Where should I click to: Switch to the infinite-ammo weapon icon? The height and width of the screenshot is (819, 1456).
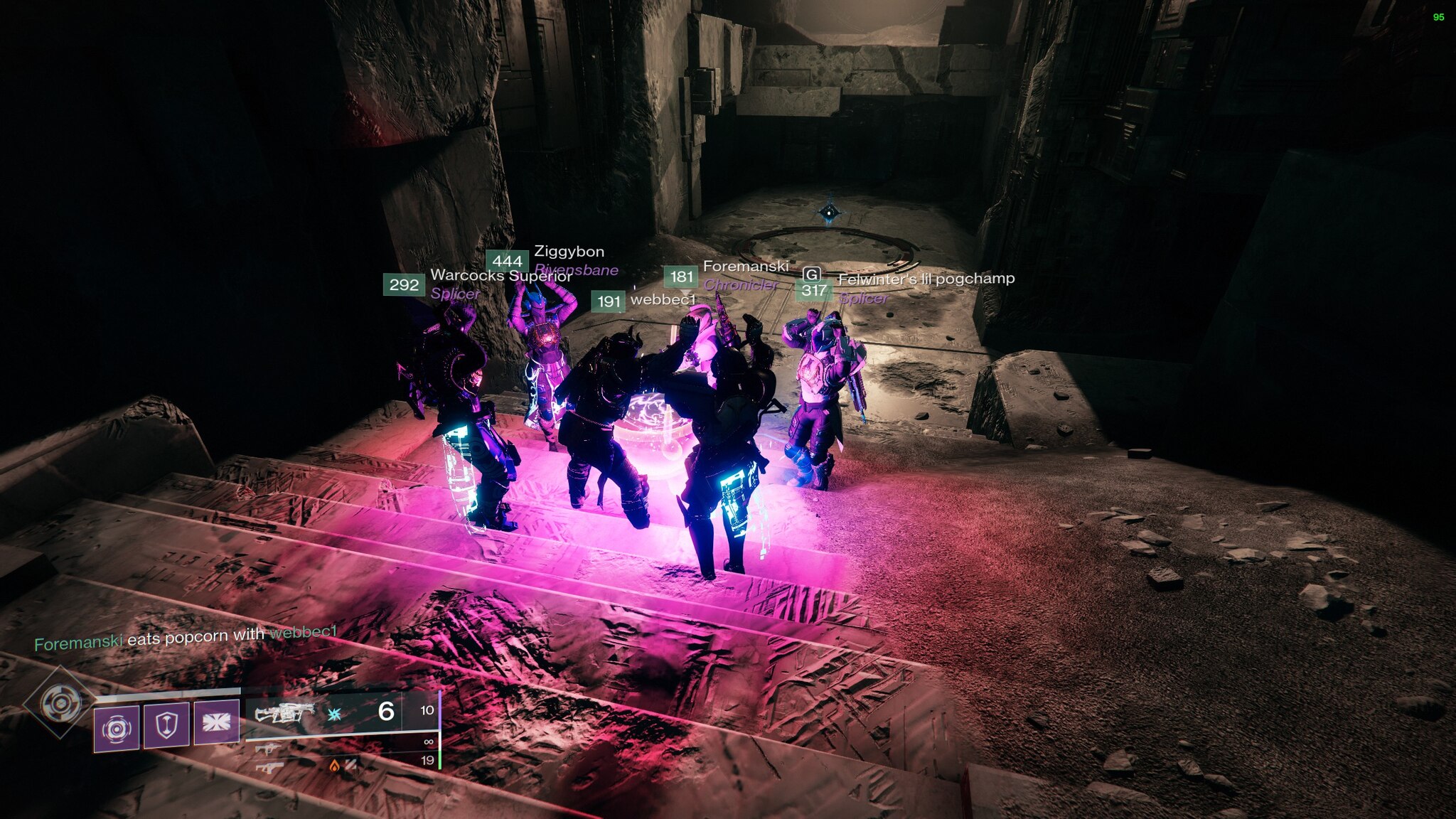(267, 749)
